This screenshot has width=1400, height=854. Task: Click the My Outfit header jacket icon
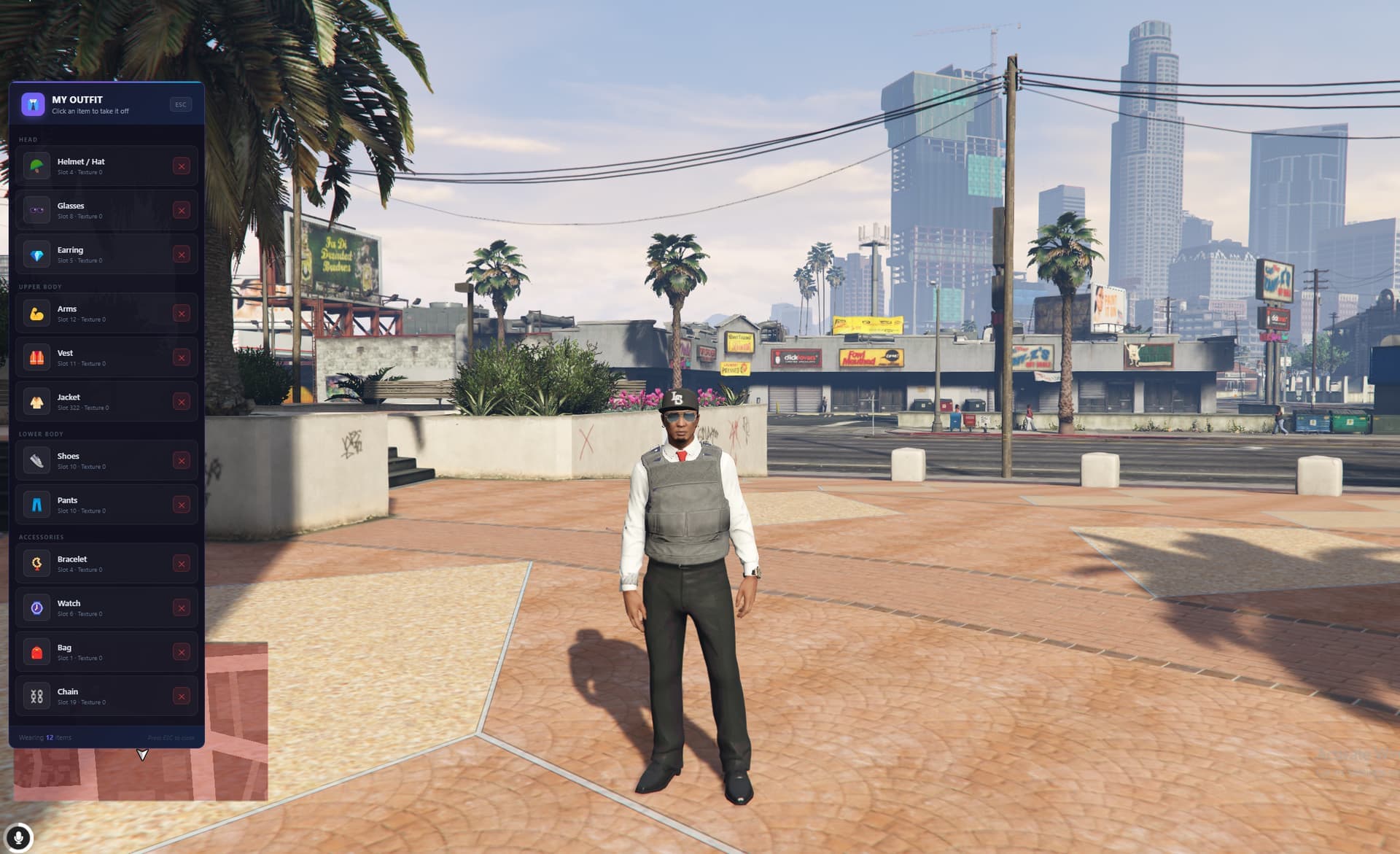33,104
